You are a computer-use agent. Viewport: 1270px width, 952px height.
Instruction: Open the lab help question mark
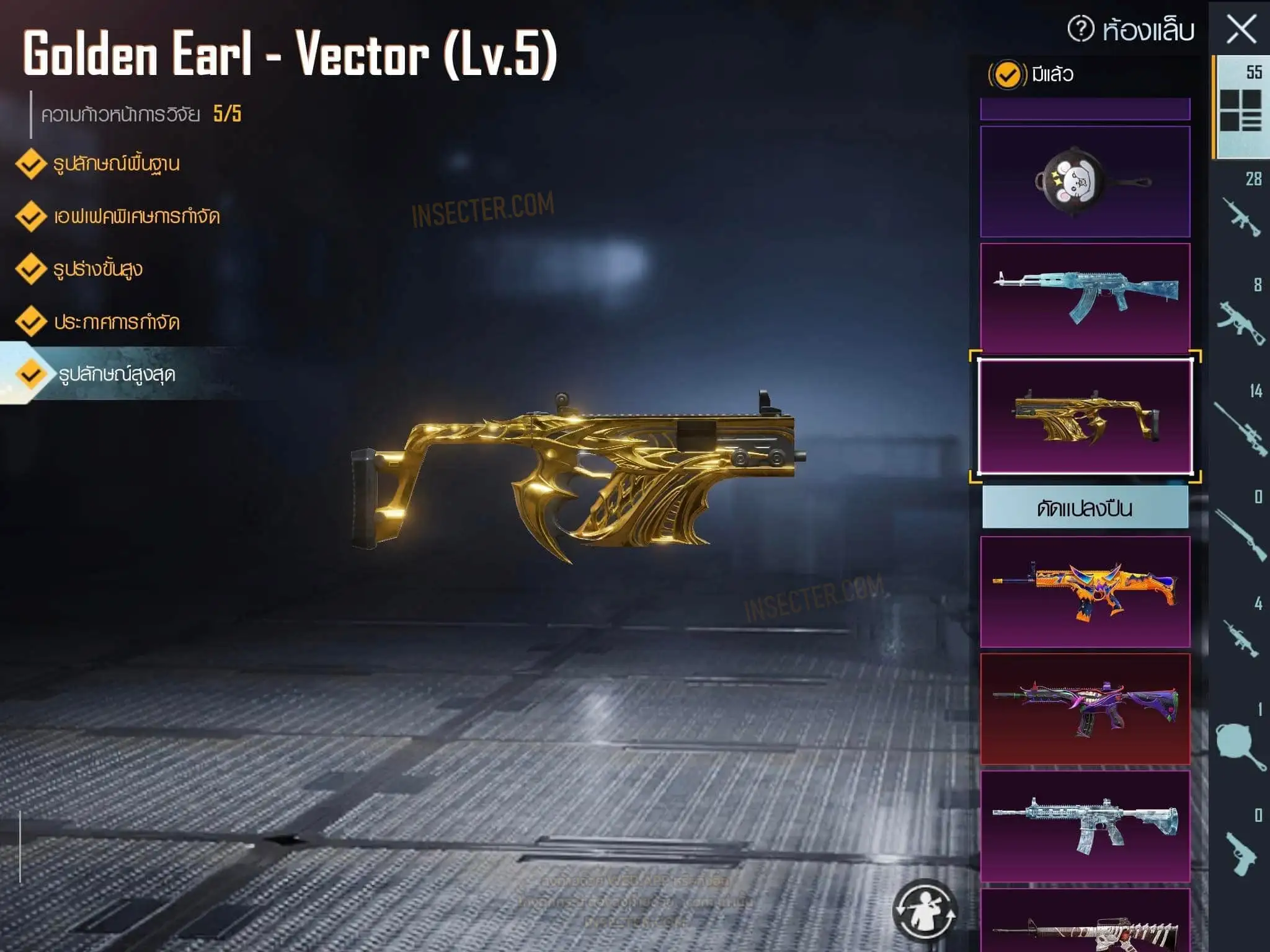click(1081, 29)
